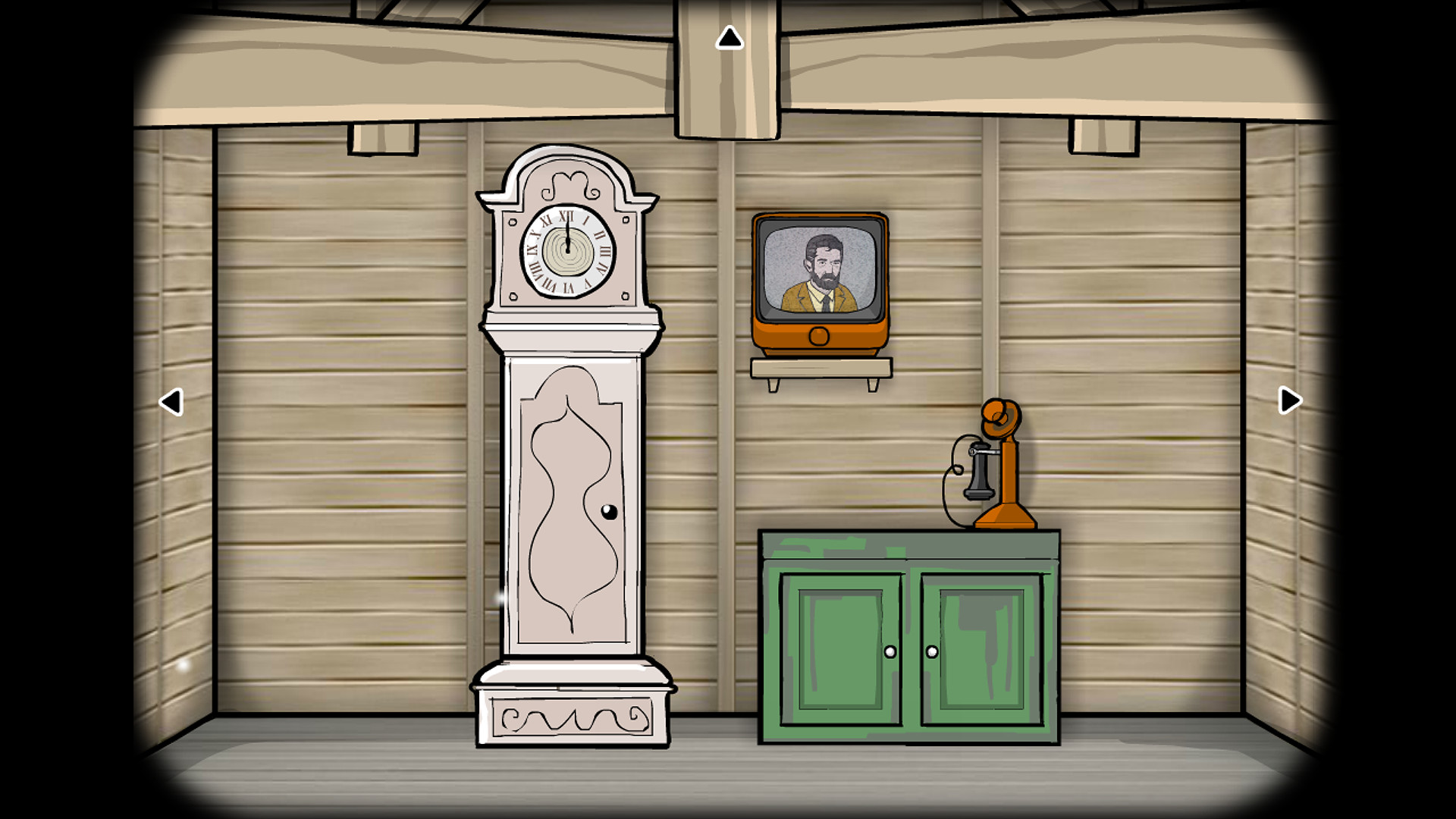Click the right navigation arrow
The height and width of the screenshot is (819, 1456).
pos(1288,400)
